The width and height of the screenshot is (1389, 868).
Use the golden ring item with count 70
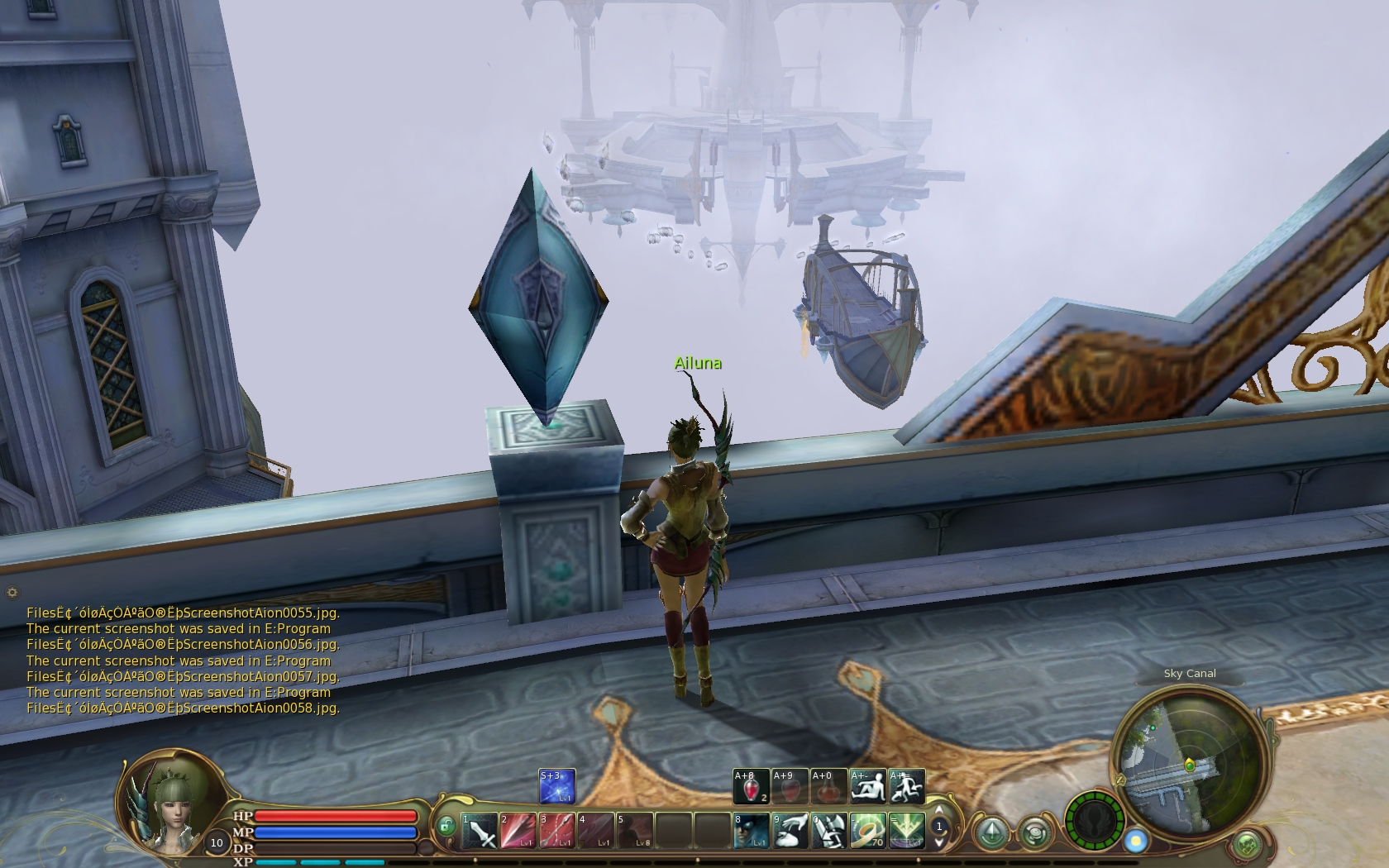(867, 831)
